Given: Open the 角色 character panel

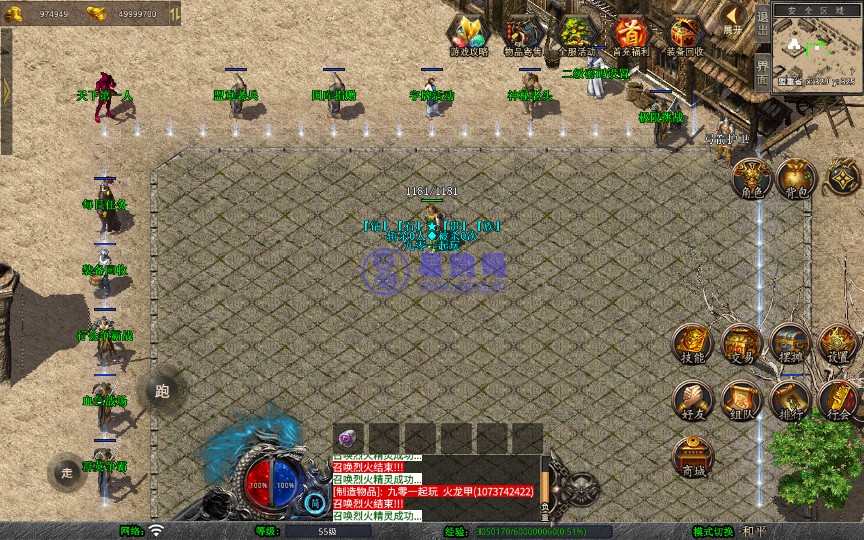Looking at the screenshot, I should click(750, 178).
